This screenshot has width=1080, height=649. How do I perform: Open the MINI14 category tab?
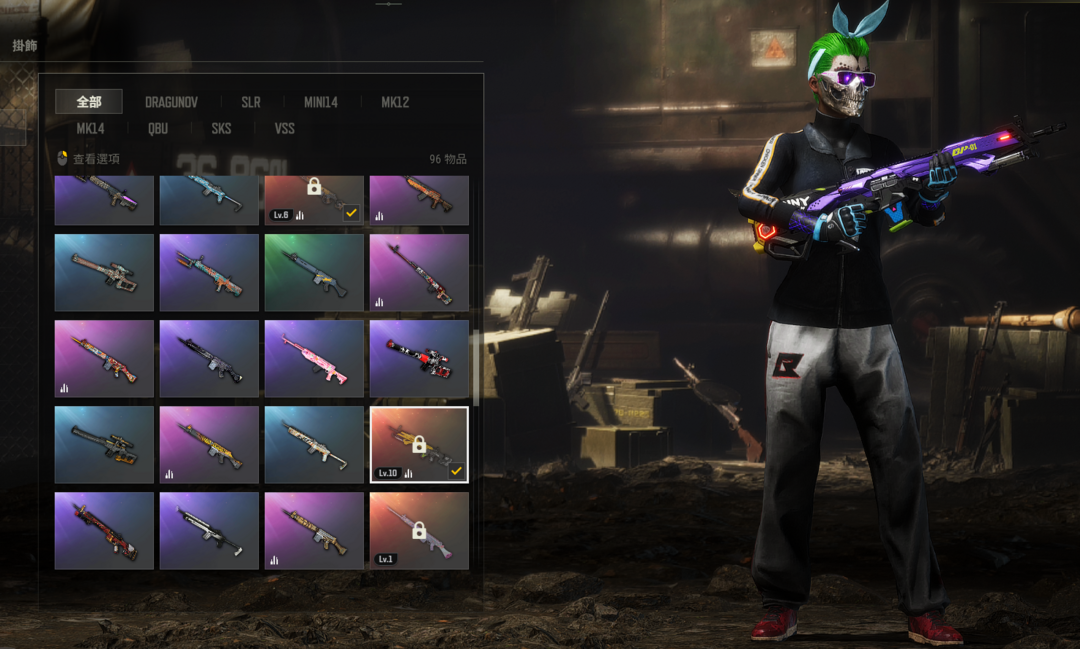321,102
